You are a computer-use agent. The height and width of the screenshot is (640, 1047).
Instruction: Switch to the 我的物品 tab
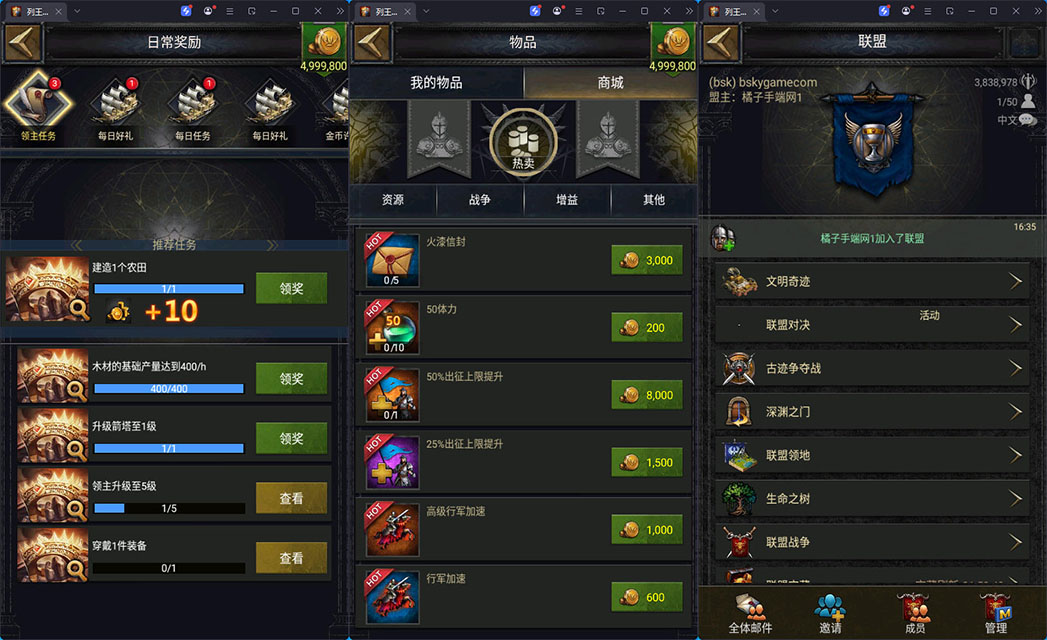[x=436, y=83]
